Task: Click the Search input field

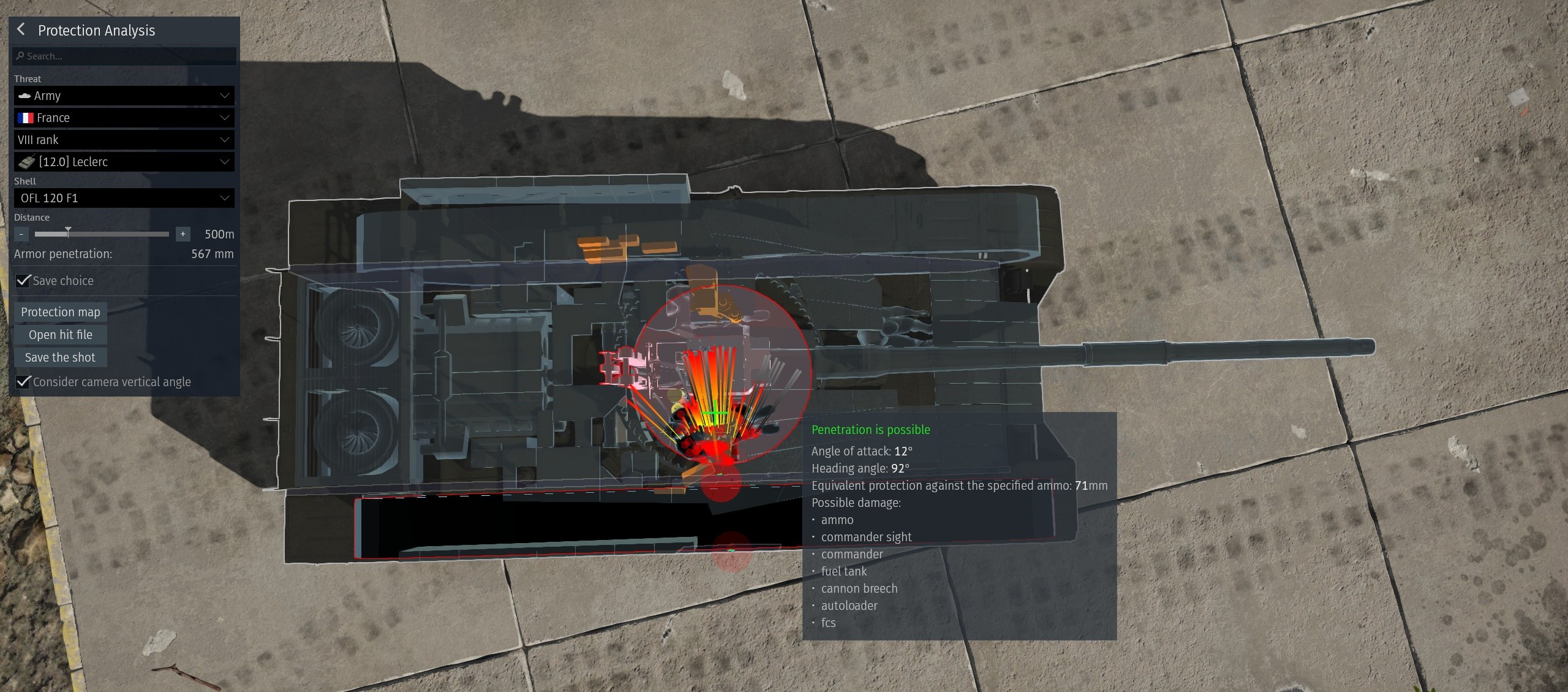Action: click(x=124, y=56)
